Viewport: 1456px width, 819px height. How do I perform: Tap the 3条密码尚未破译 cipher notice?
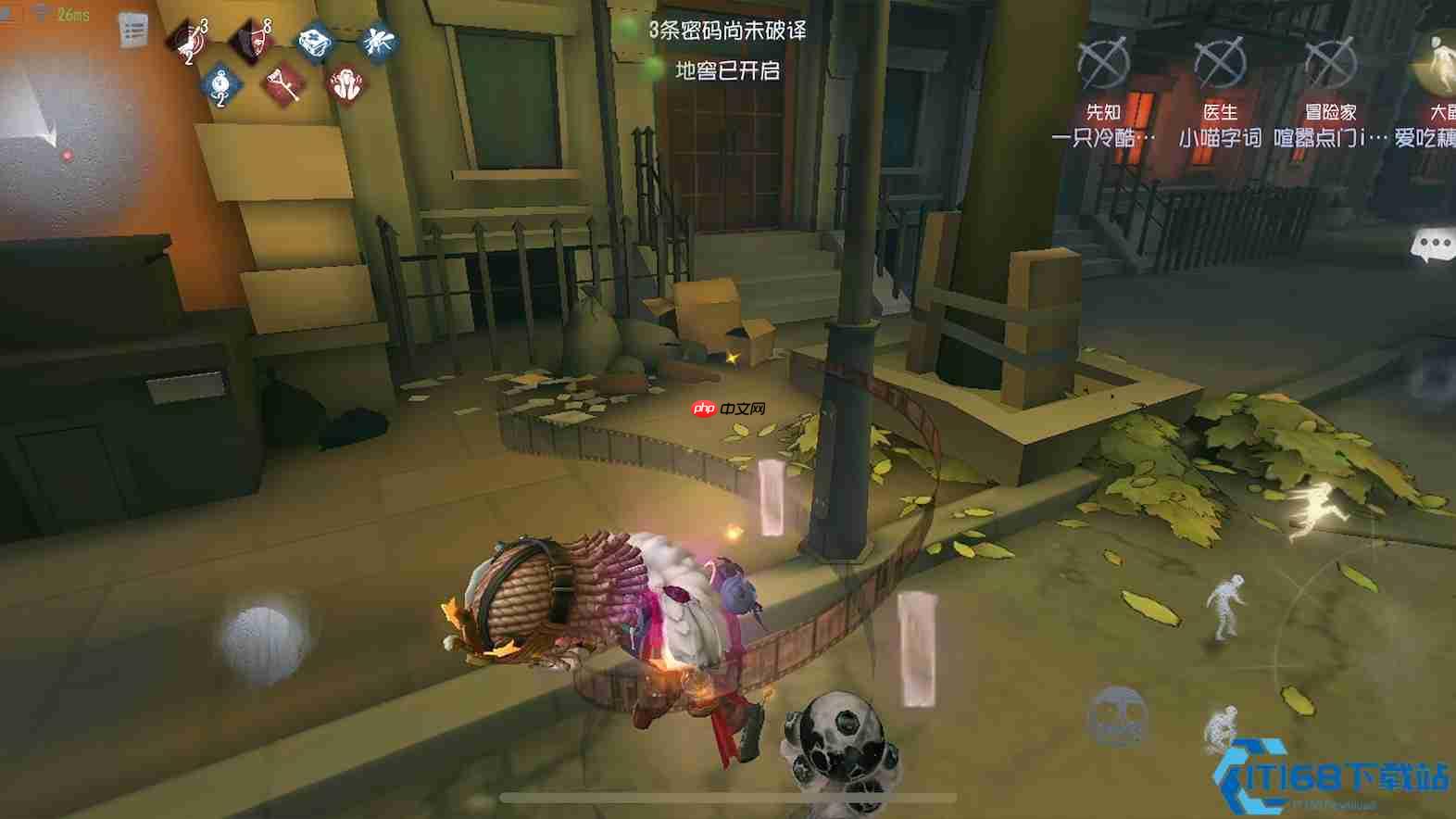click(728, 31)
